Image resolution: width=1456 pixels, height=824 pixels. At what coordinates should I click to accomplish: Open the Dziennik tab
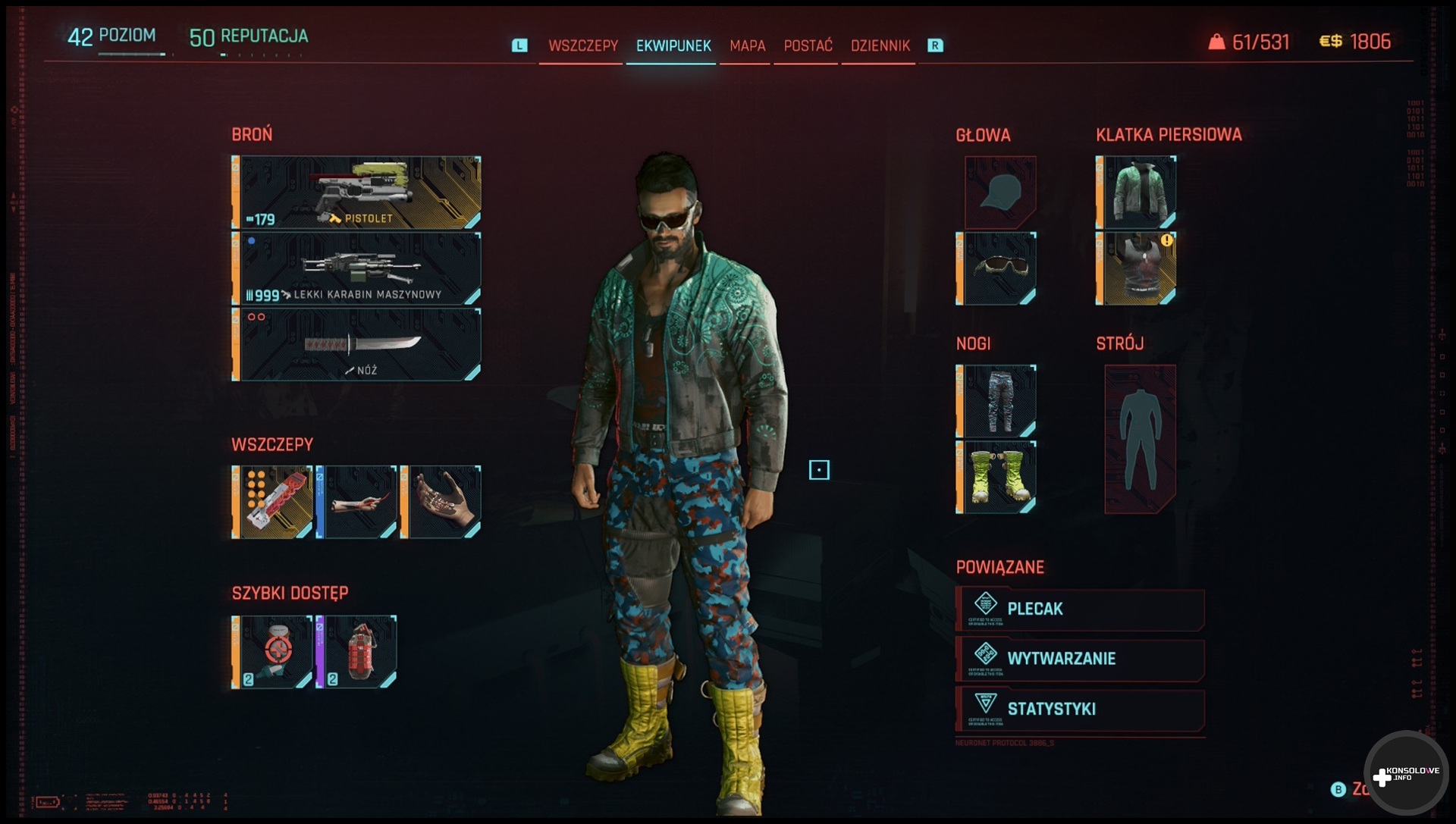click(880, 45)
